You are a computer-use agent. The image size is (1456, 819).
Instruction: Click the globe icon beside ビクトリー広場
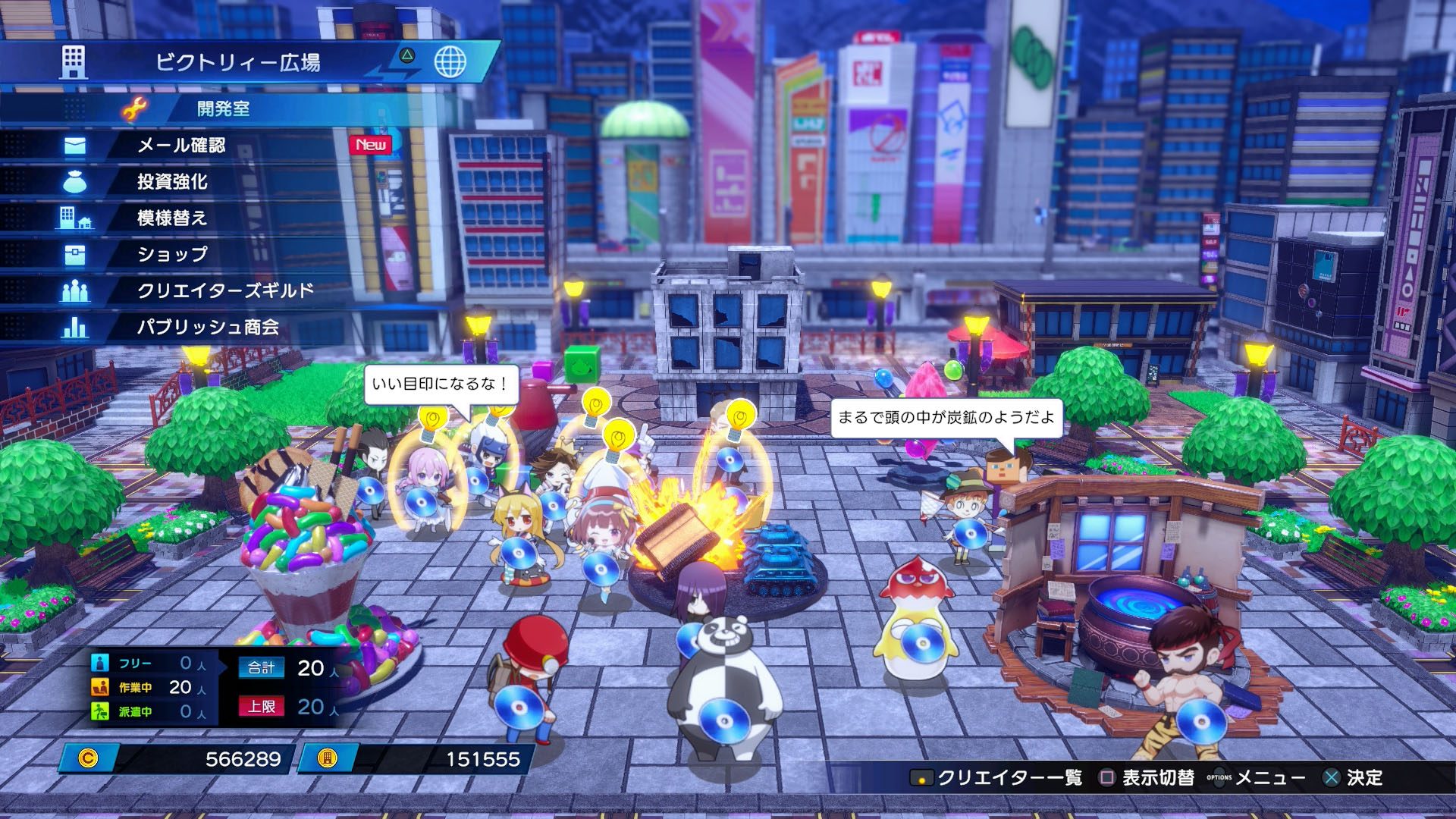pos(450,61)
